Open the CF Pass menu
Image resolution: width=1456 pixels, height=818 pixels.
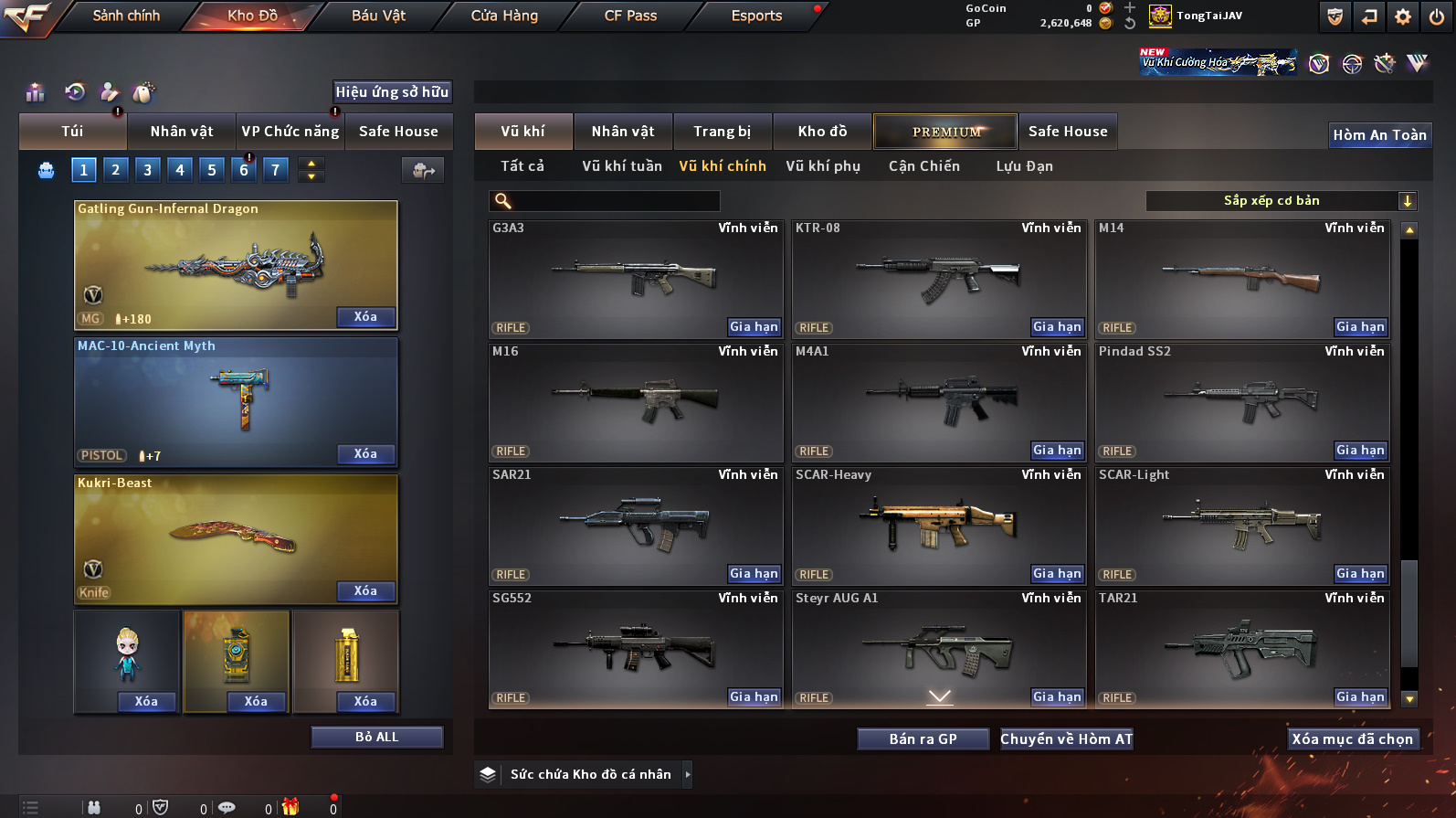point(630,16)
